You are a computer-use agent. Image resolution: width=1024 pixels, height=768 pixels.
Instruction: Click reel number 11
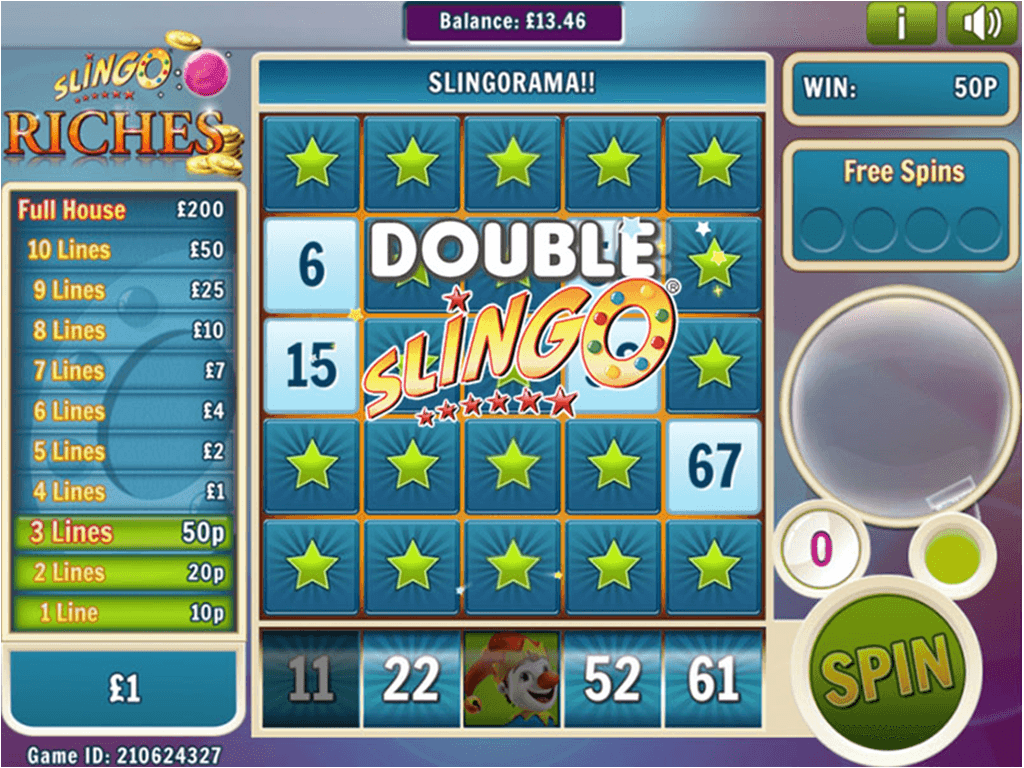click(310, 680)
